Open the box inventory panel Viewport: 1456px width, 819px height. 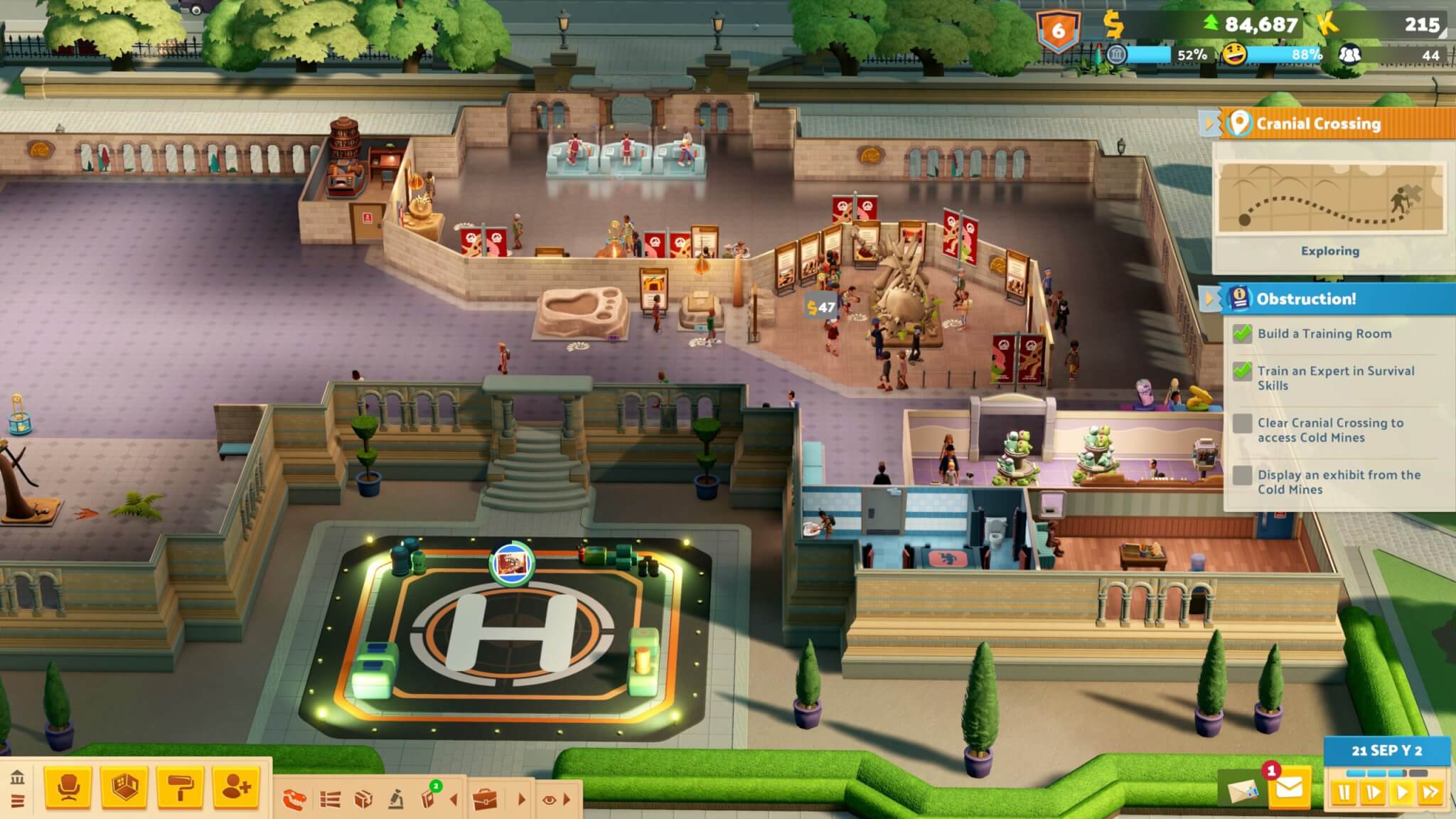click(363, 800)
